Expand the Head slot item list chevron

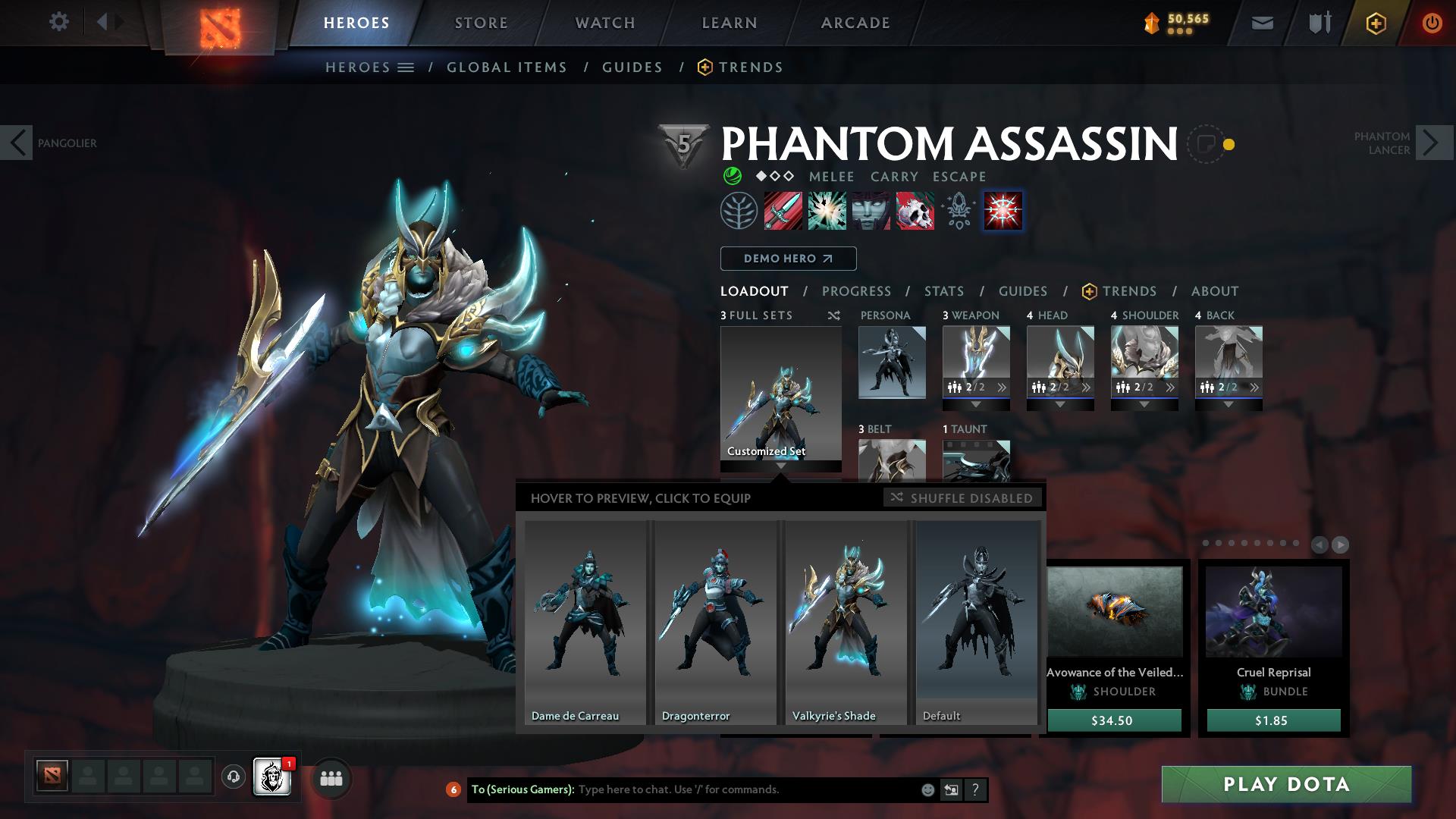click(1086, 387)
